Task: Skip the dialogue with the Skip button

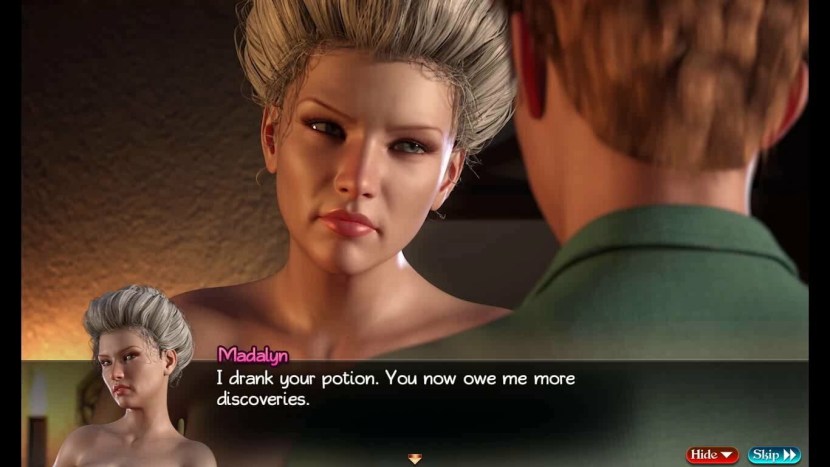Action: point(773,455)
